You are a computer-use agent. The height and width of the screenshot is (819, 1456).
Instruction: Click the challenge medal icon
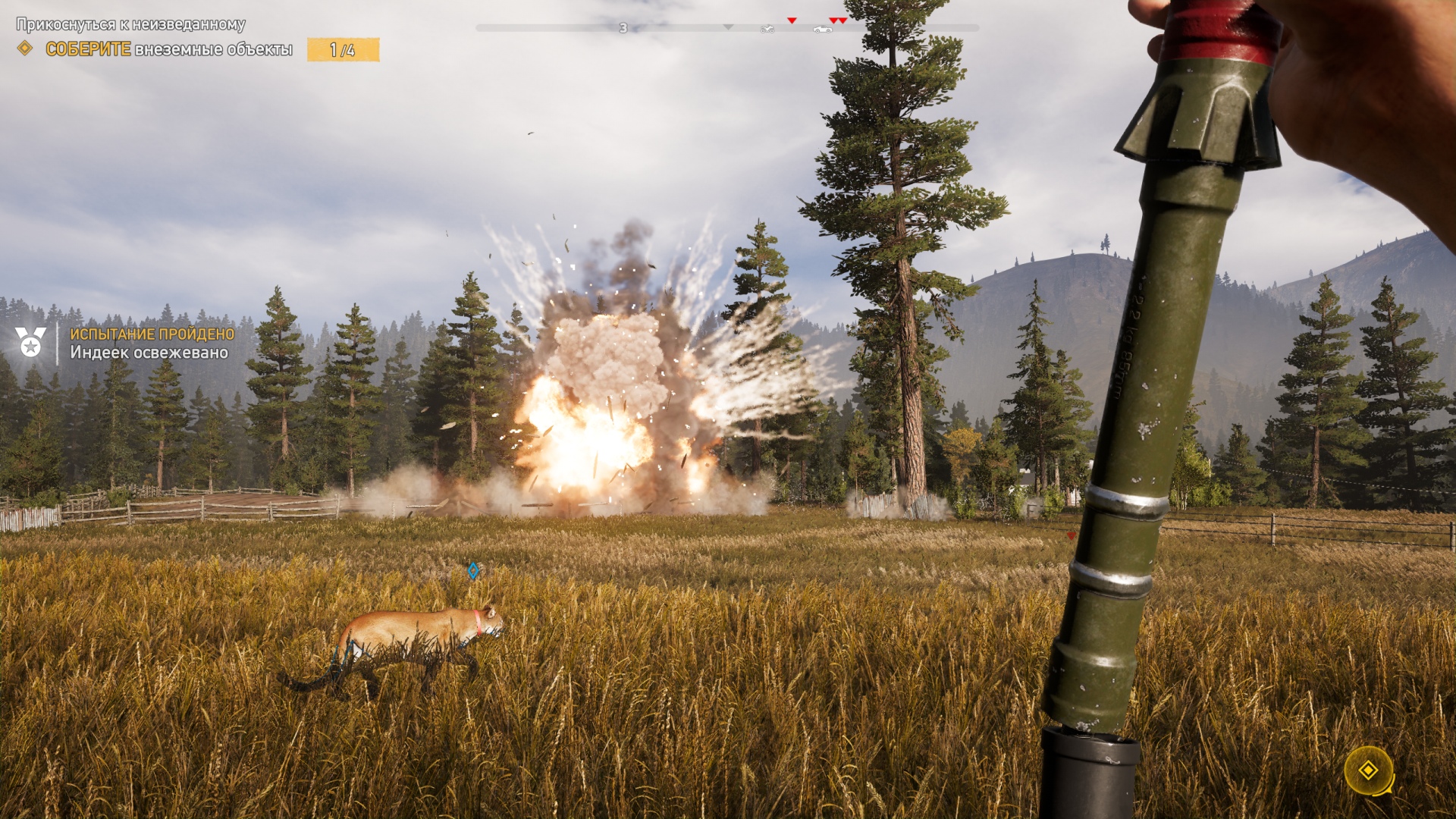coord(30,343)
